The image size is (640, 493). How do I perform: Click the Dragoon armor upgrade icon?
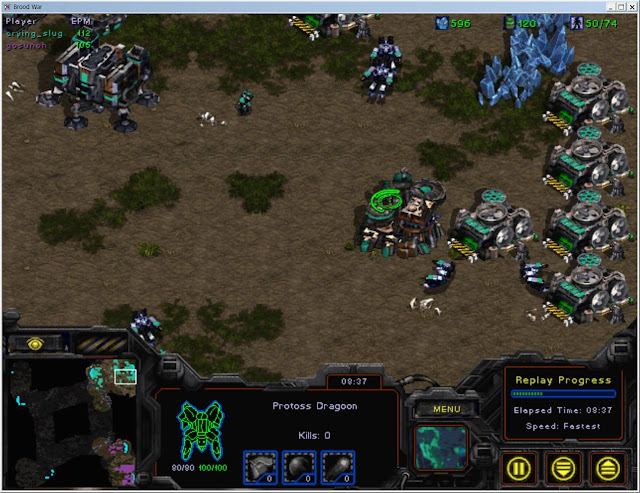(259, 466)
